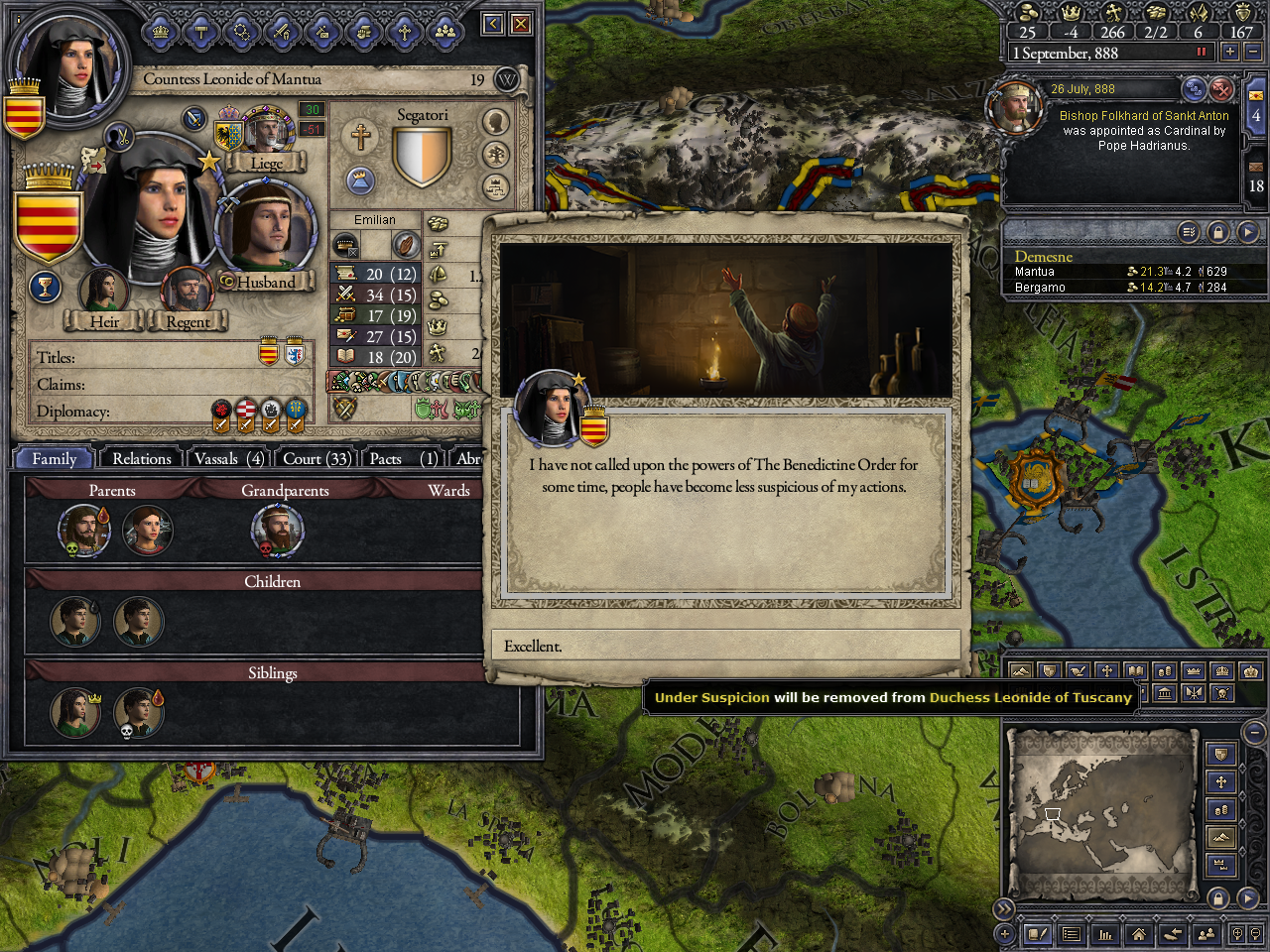Lock the camera using the padlock icon
Viewport: 1270px width, 952px height.
[1217, 899]
